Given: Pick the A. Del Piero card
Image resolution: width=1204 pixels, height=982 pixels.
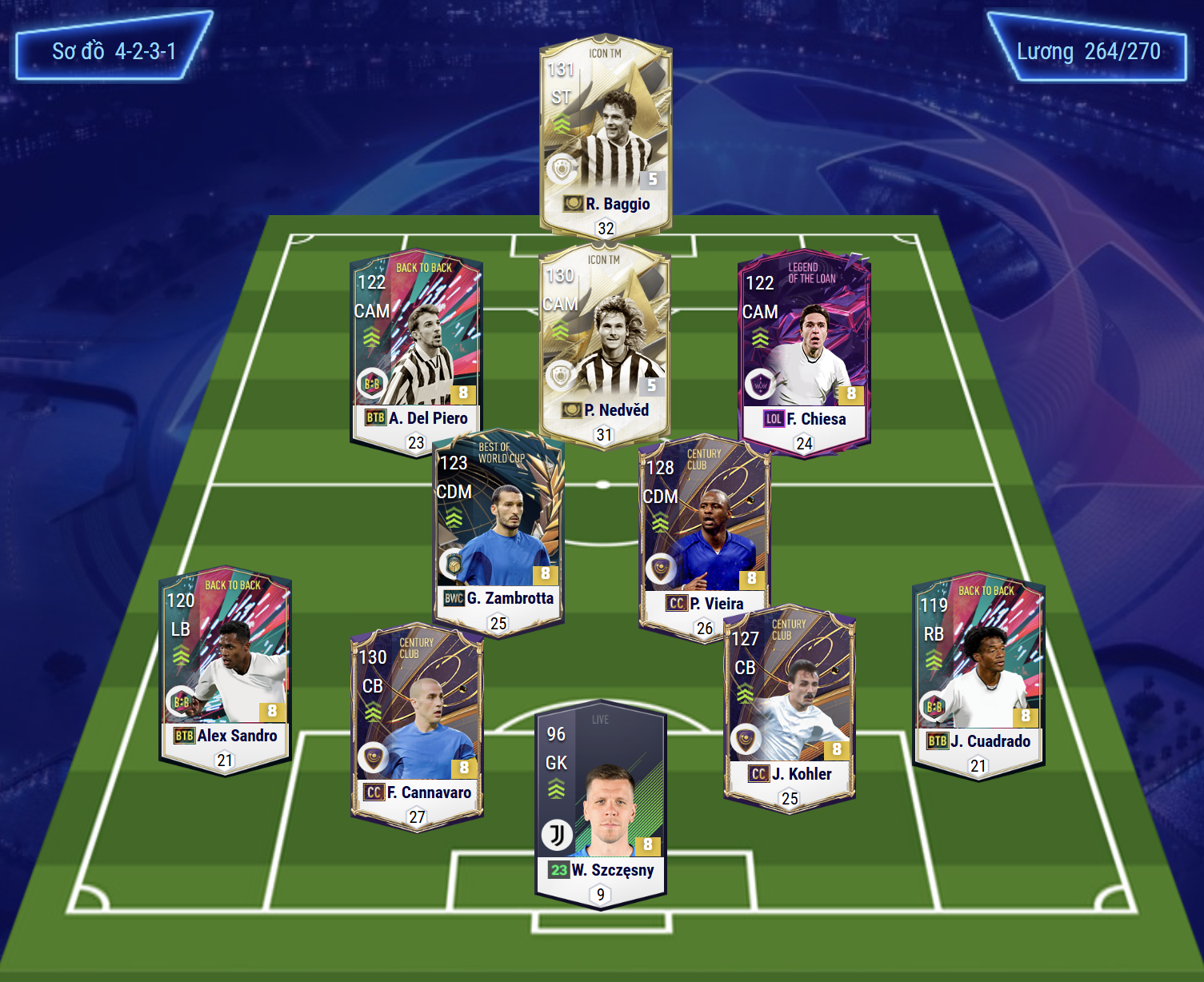Looking at the screenshot, I should tap(416, 344).
